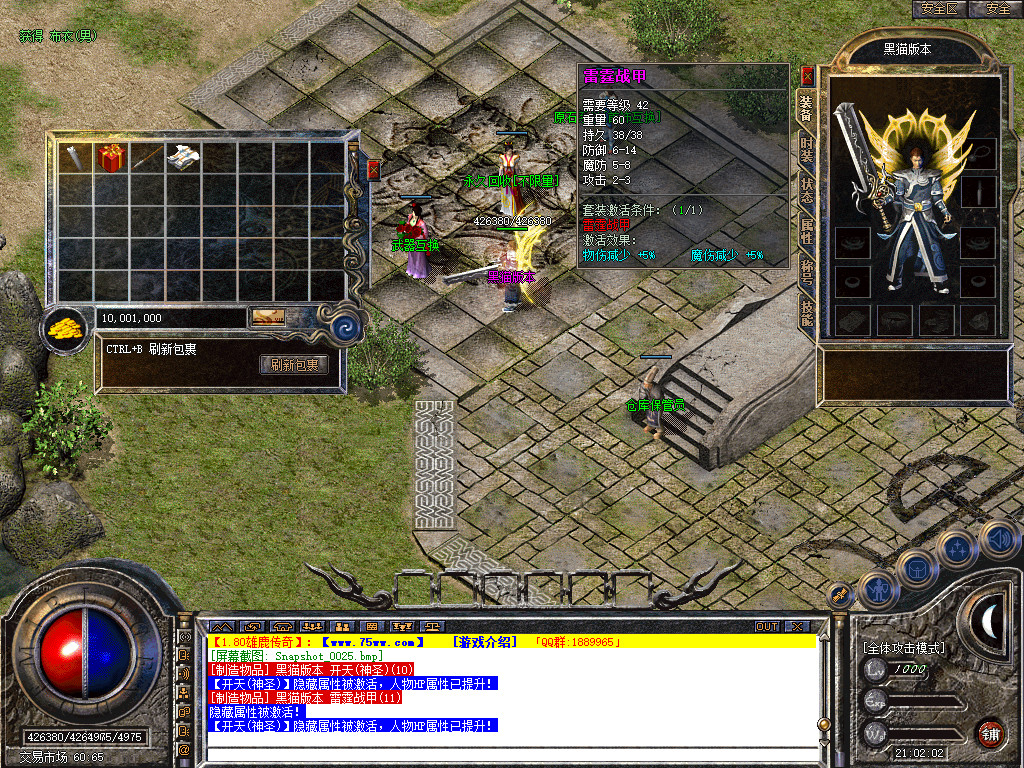Select the red gift box in the bag
1024x768 pixels.
point(109,158)
